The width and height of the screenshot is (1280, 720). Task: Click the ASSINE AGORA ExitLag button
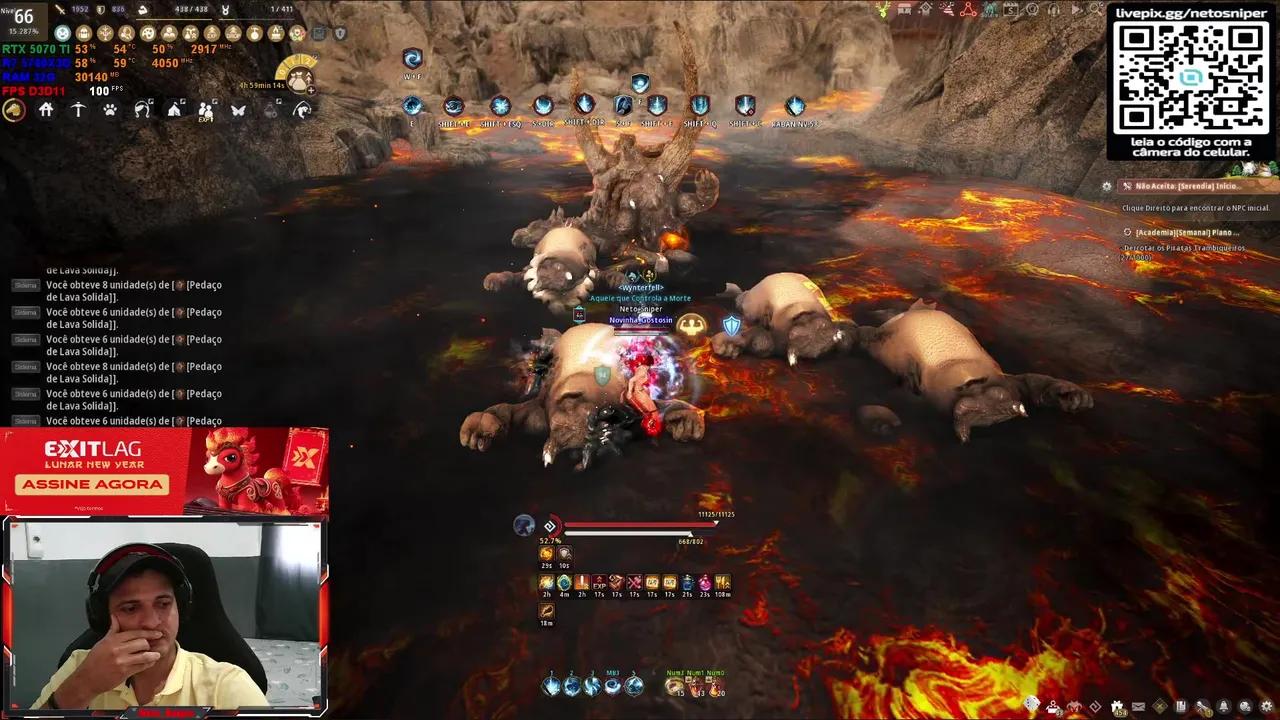coord(92,484)
